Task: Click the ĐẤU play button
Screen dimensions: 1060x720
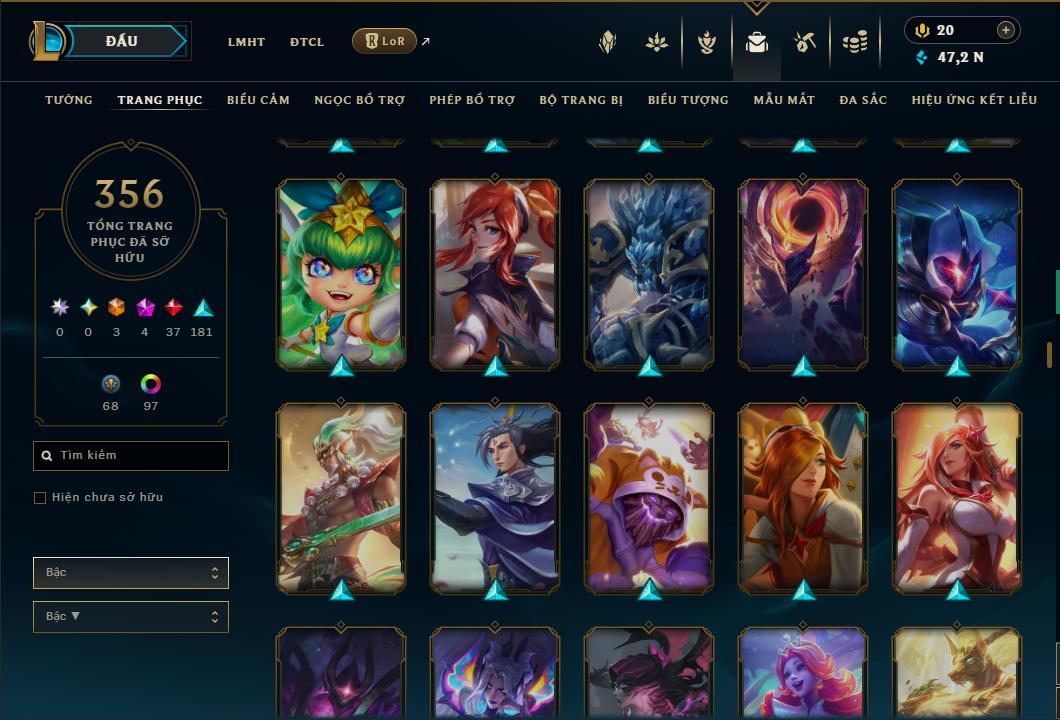Action: [121, 41]
